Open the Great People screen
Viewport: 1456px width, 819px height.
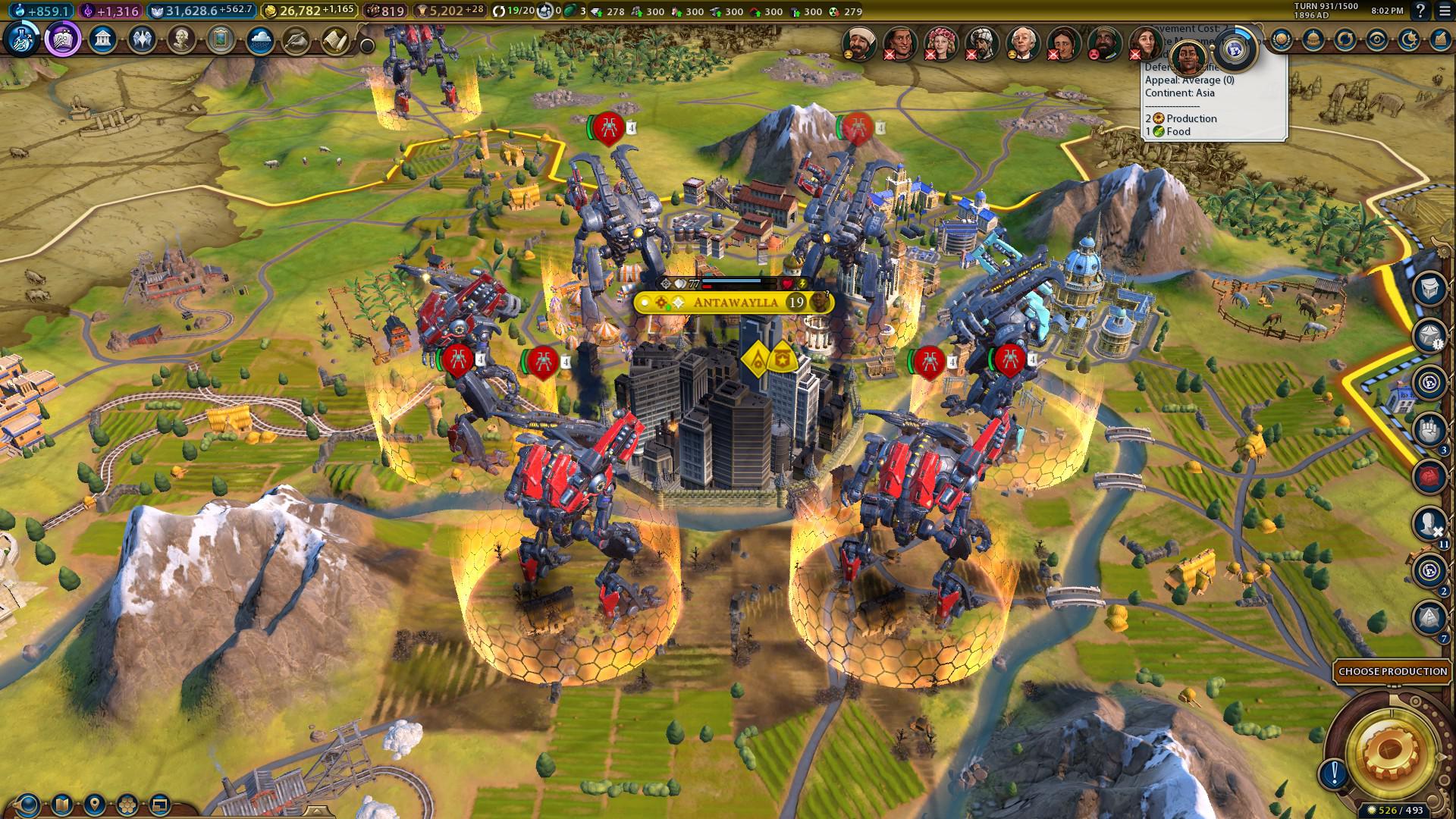181,39
